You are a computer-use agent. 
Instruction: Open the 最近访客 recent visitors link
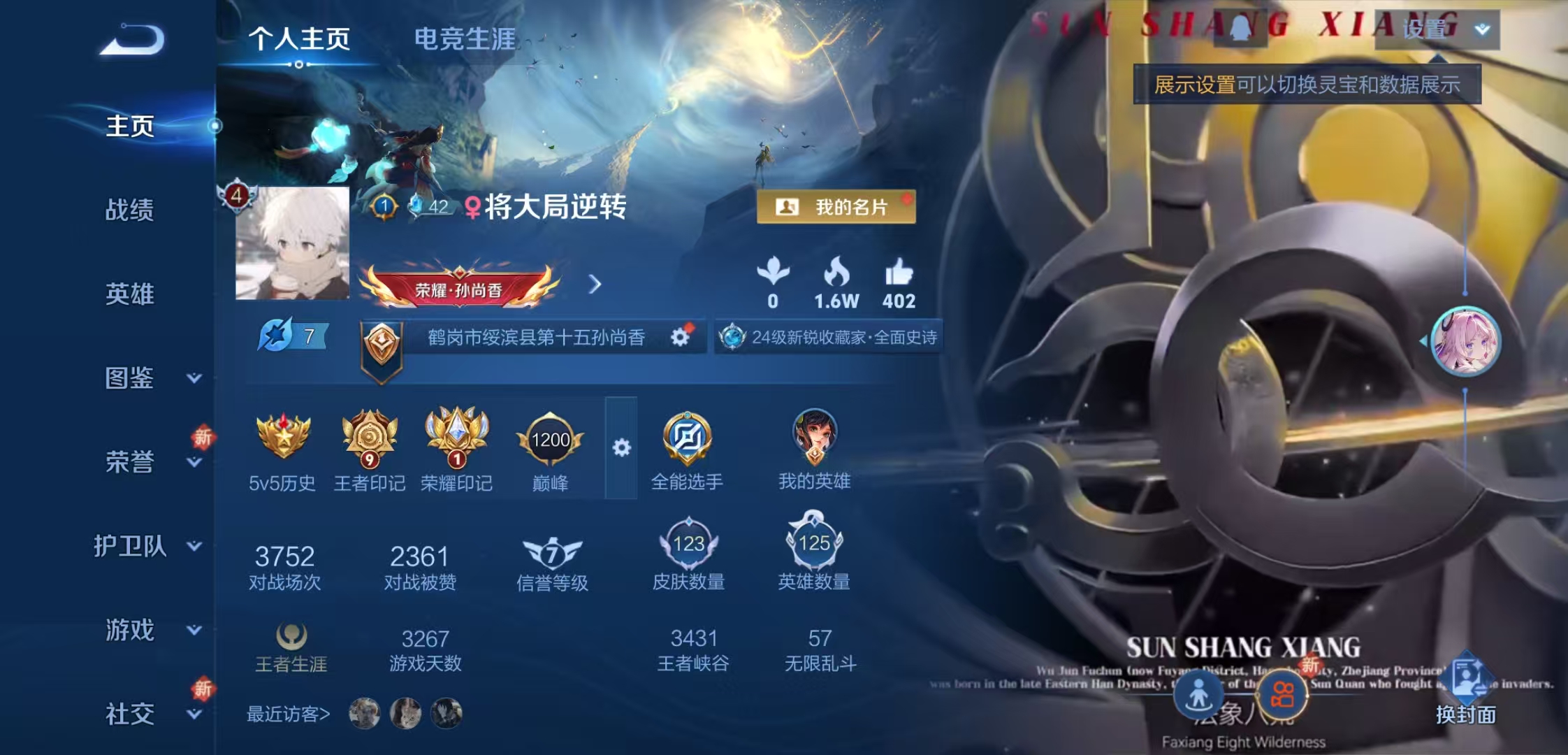[x=286, y=713]
